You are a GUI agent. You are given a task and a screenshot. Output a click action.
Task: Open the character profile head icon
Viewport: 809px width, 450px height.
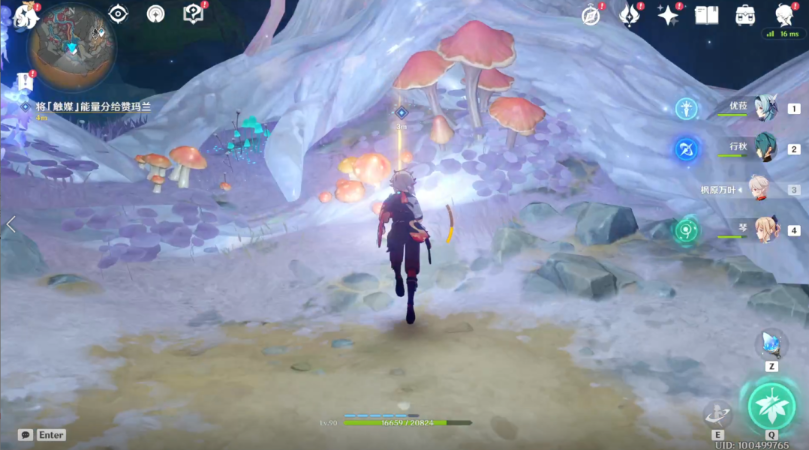point(784,14)
